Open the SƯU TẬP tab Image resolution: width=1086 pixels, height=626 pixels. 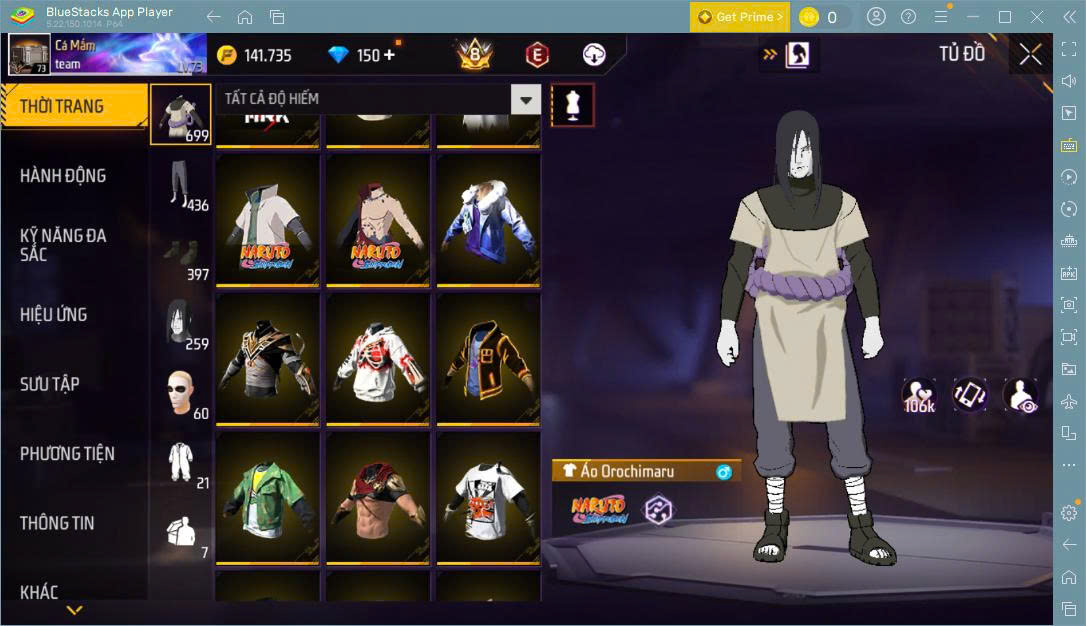coord(50,384)
